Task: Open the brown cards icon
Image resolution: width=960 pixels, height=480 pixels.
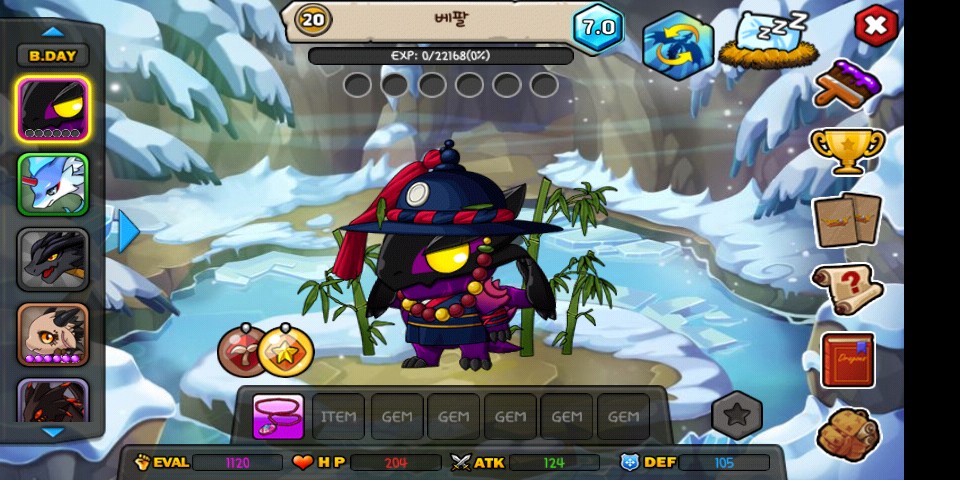Action: tap(847, 220)
